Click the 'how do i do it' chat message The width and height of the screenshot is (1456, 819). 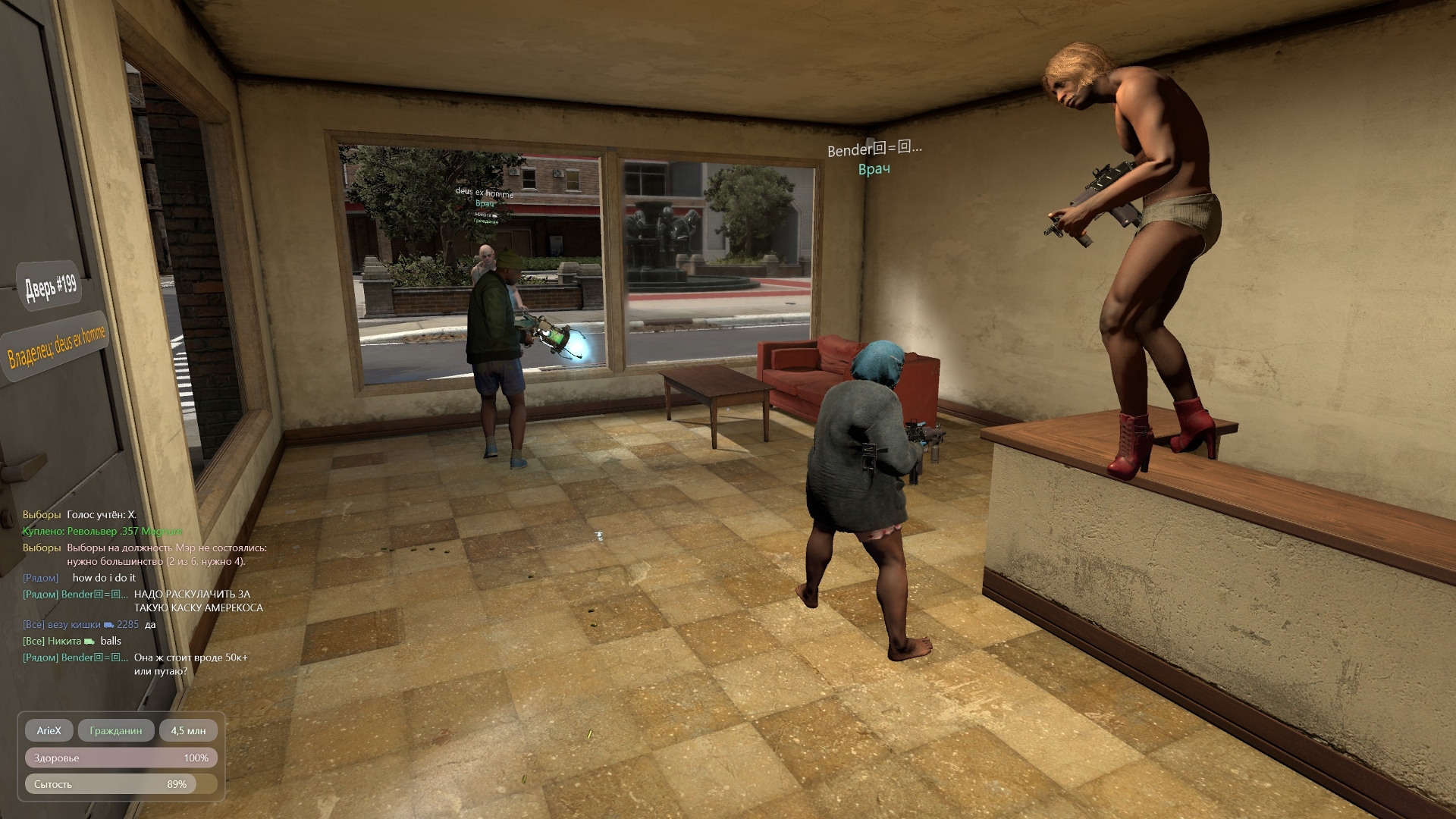(x=104, y=578)
